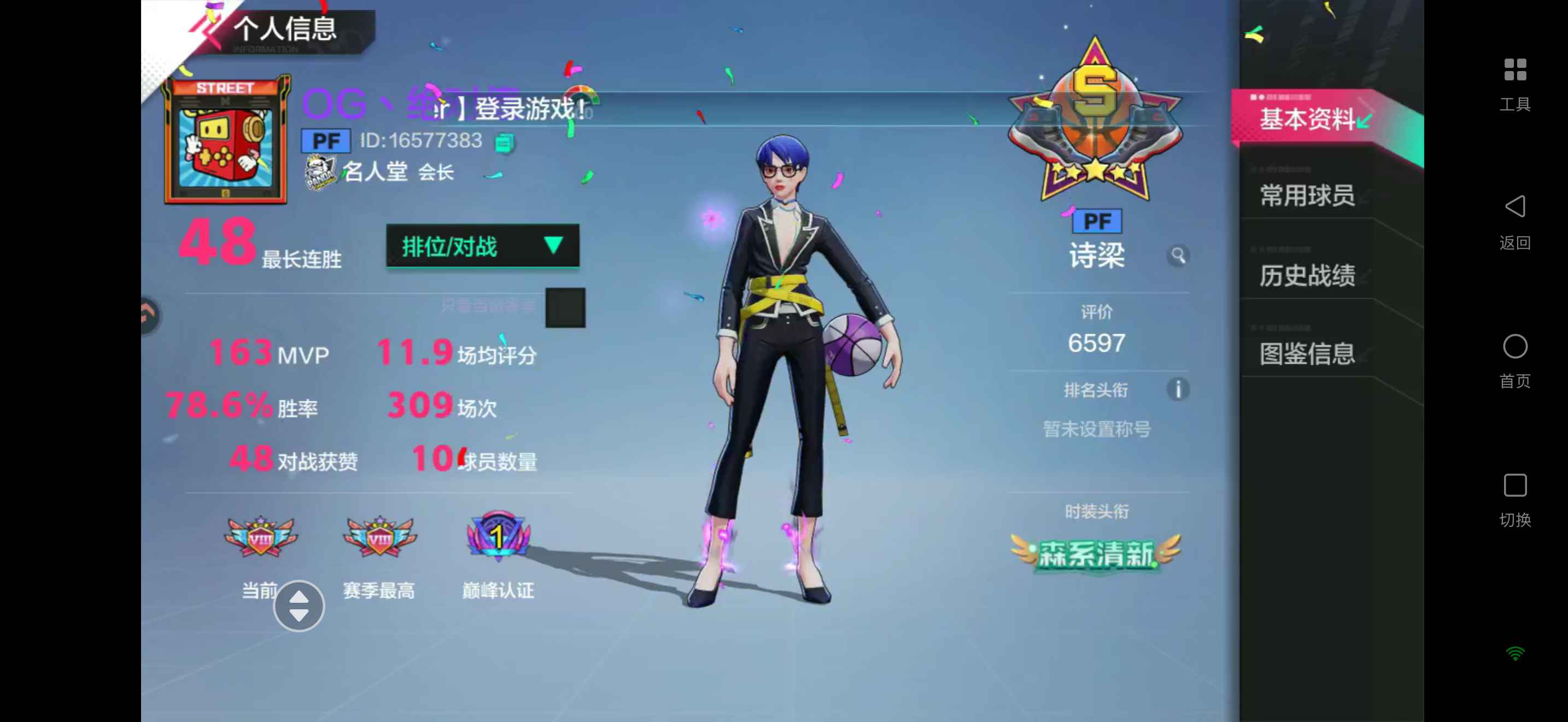Image resolution: width=1568 pixels, height=722 pixels.
Task: Open 图鉴信息 from the sidebar
Action: [x=1307, y=353]
